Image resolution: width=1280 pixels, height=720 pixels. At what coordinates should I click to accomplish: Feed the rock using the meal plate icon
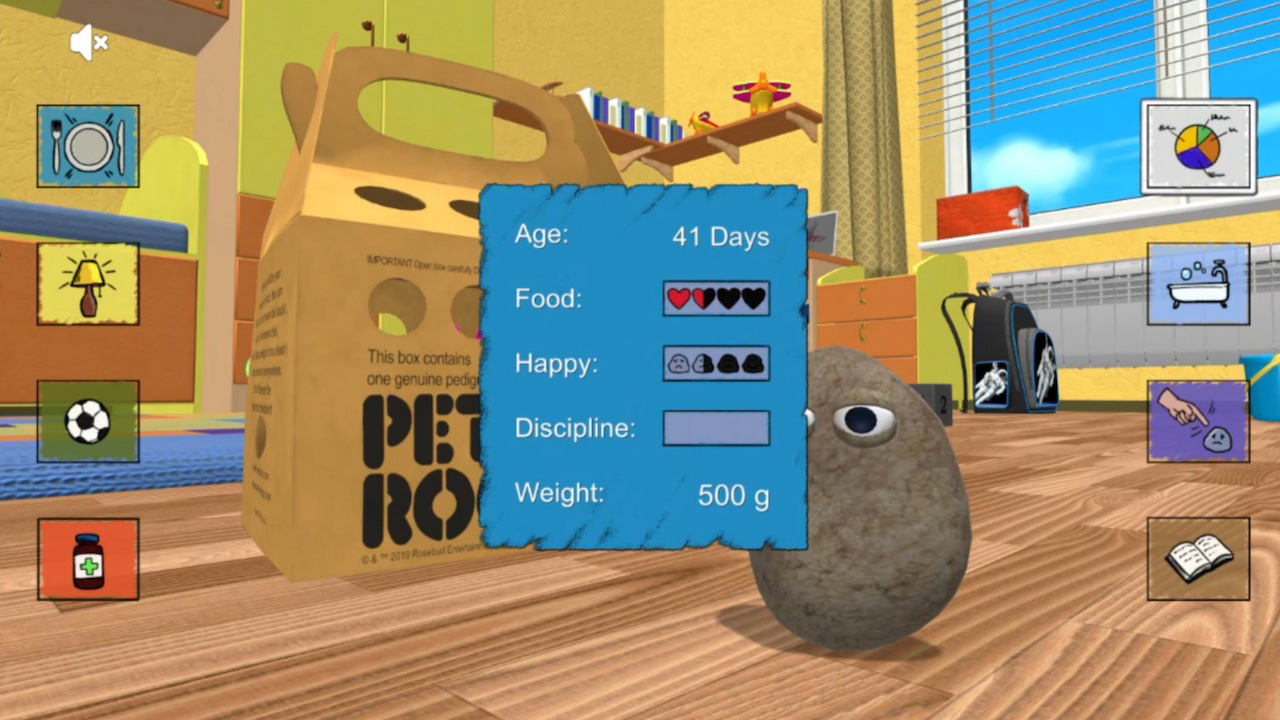(x=87, y=146)
